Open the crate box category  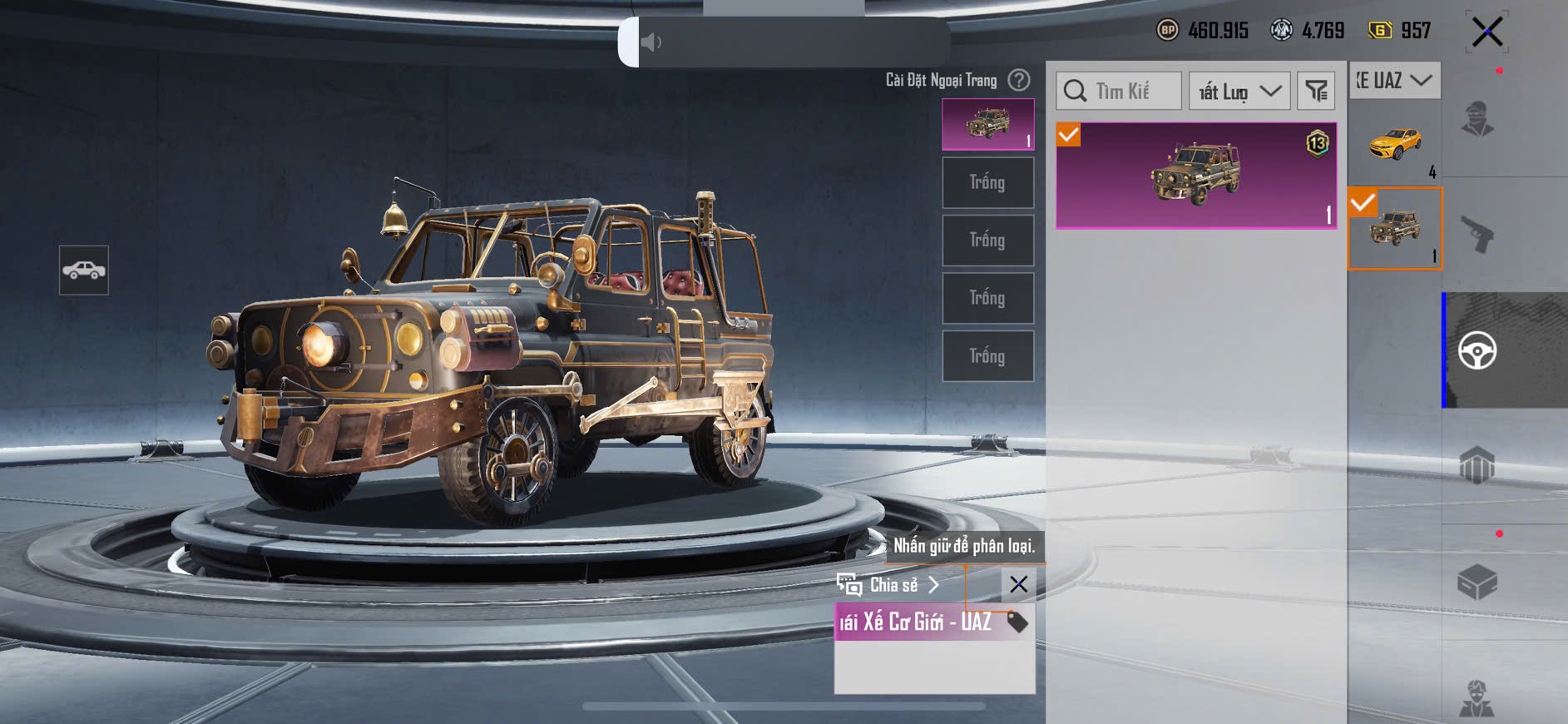[x=1477, y=582]
